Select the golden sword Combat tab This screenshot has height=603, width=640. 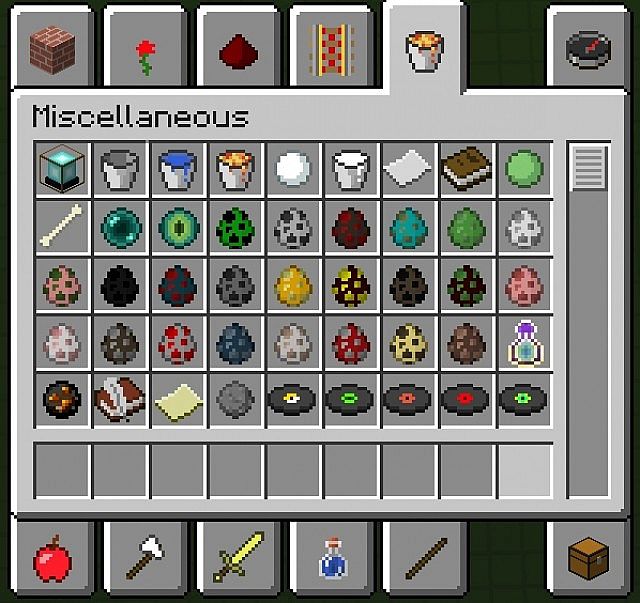pyautogui.click(x=238, y=558)
